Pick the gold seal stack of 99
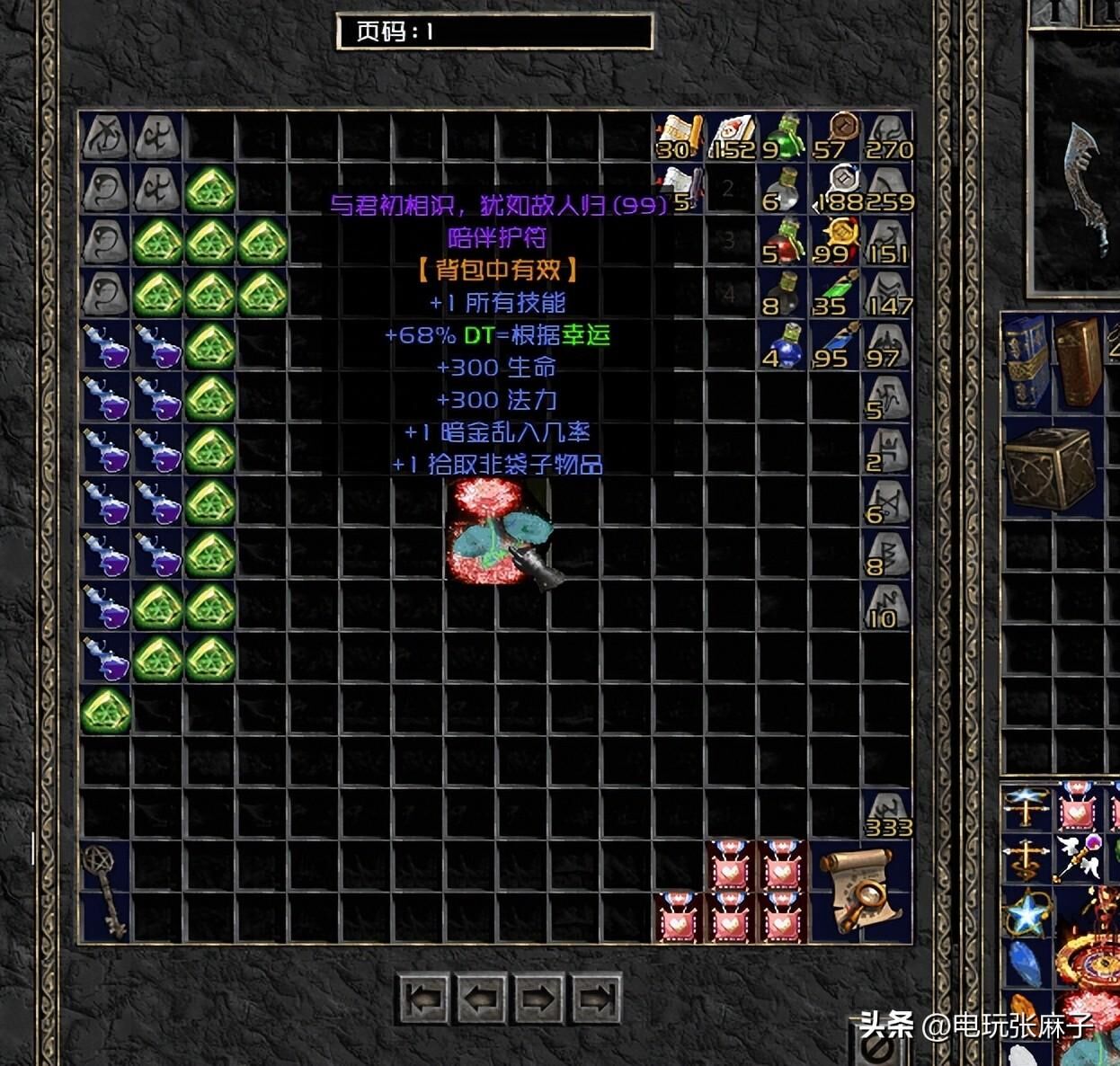This screenshot has height=1066, width=1120. tap(836, 242)
